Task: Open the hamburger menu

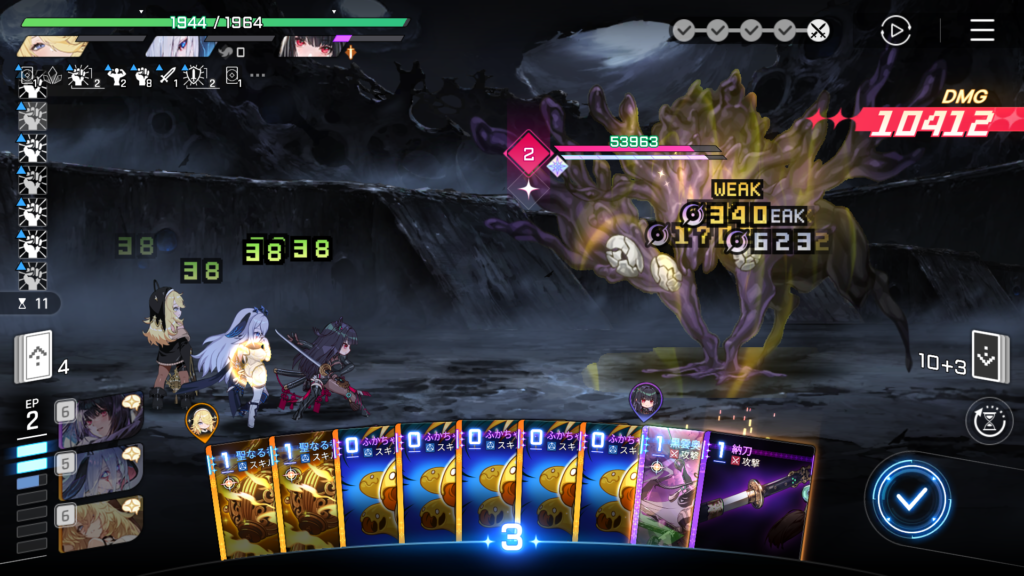Action: [982, 30]
